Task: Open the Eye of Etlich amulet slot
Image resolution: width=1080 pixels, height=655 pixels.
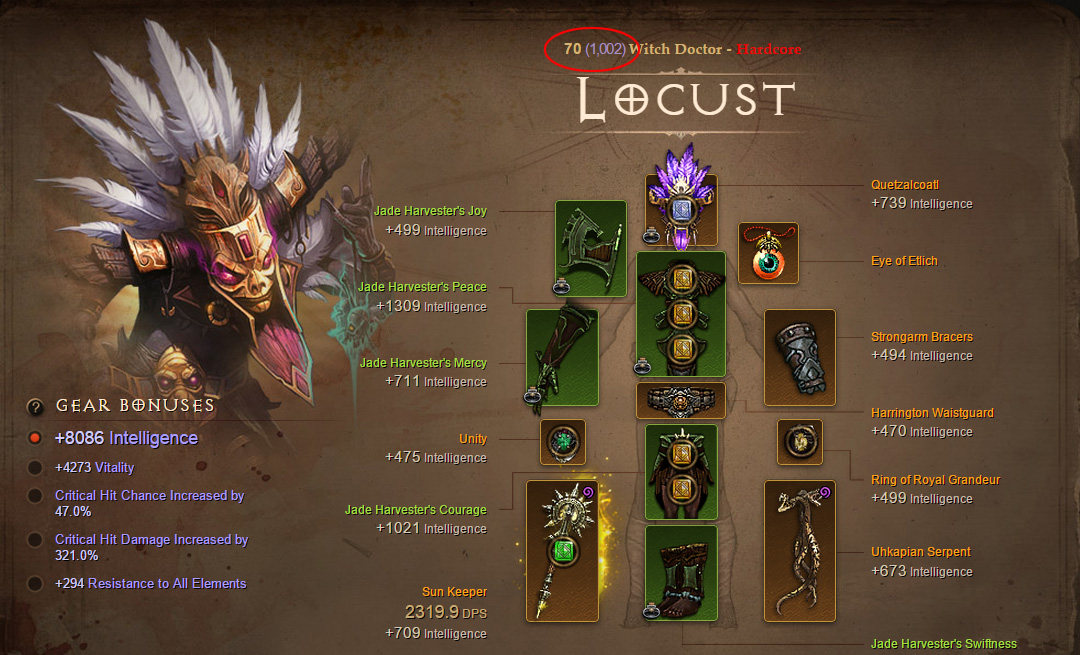Action: [x=769, y=254]
